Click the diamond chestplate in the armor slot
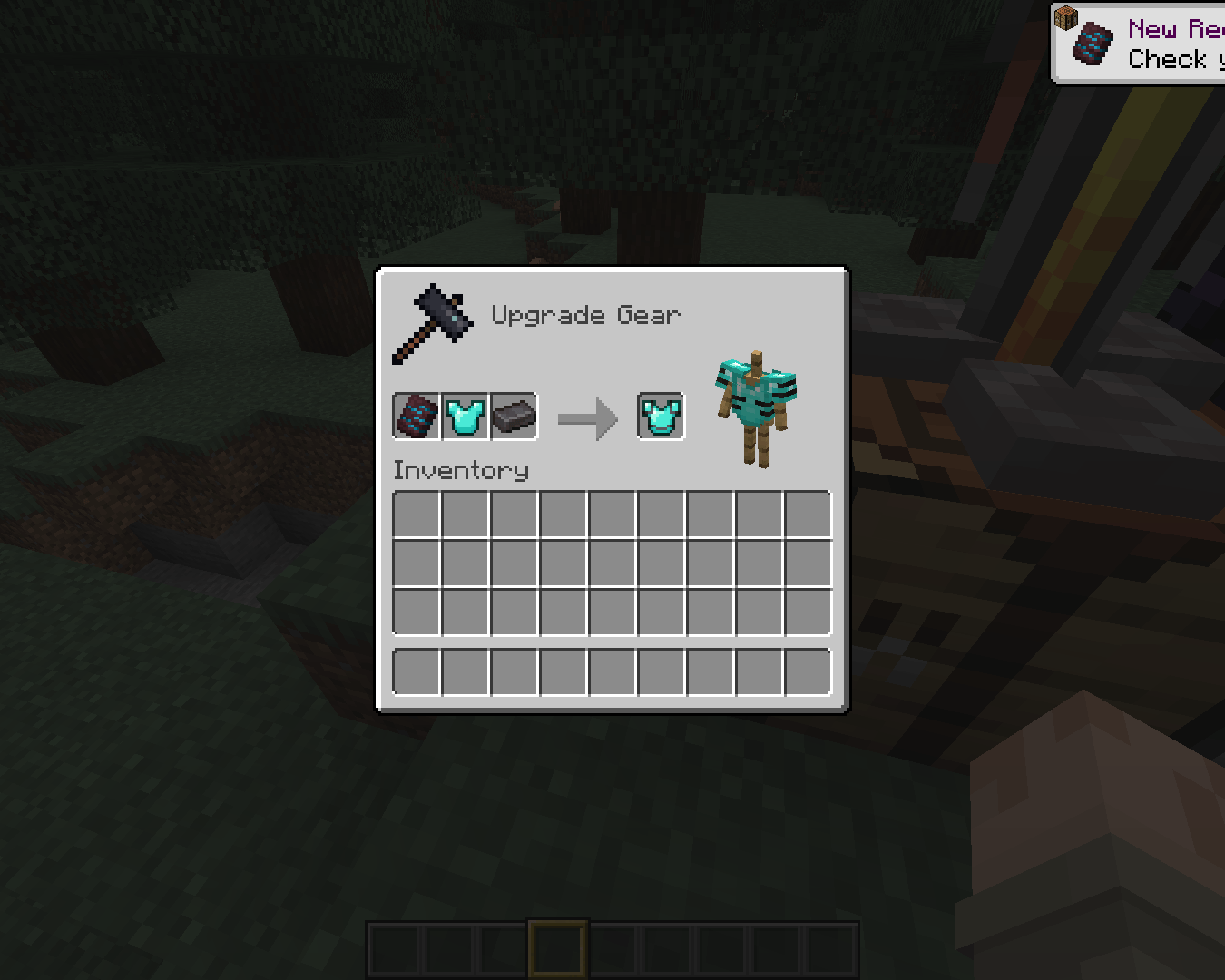 click(x=465, y=416)
